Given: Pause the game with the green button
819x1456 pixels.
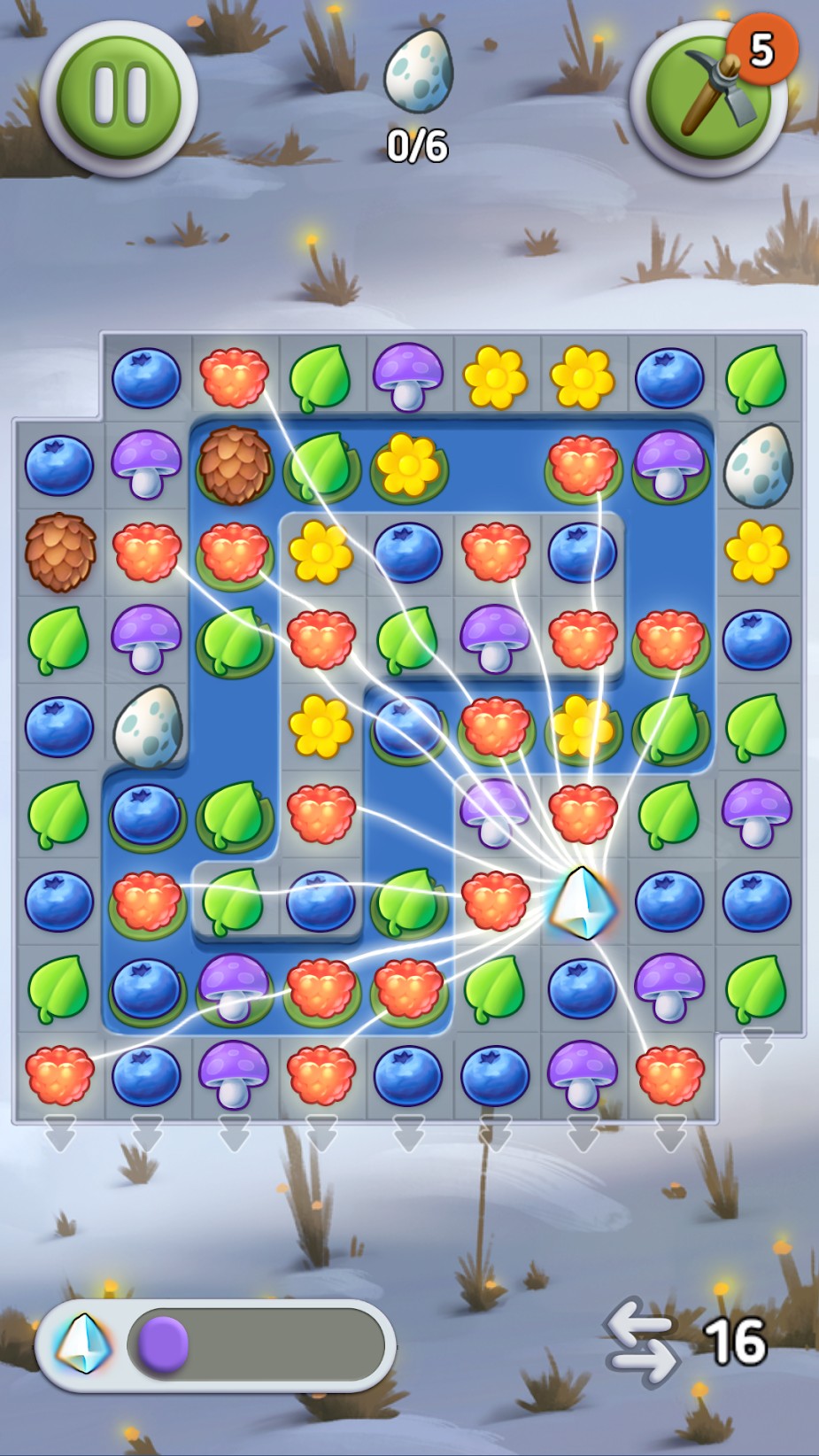Looking at the screenshot, I should click(119, 97).
